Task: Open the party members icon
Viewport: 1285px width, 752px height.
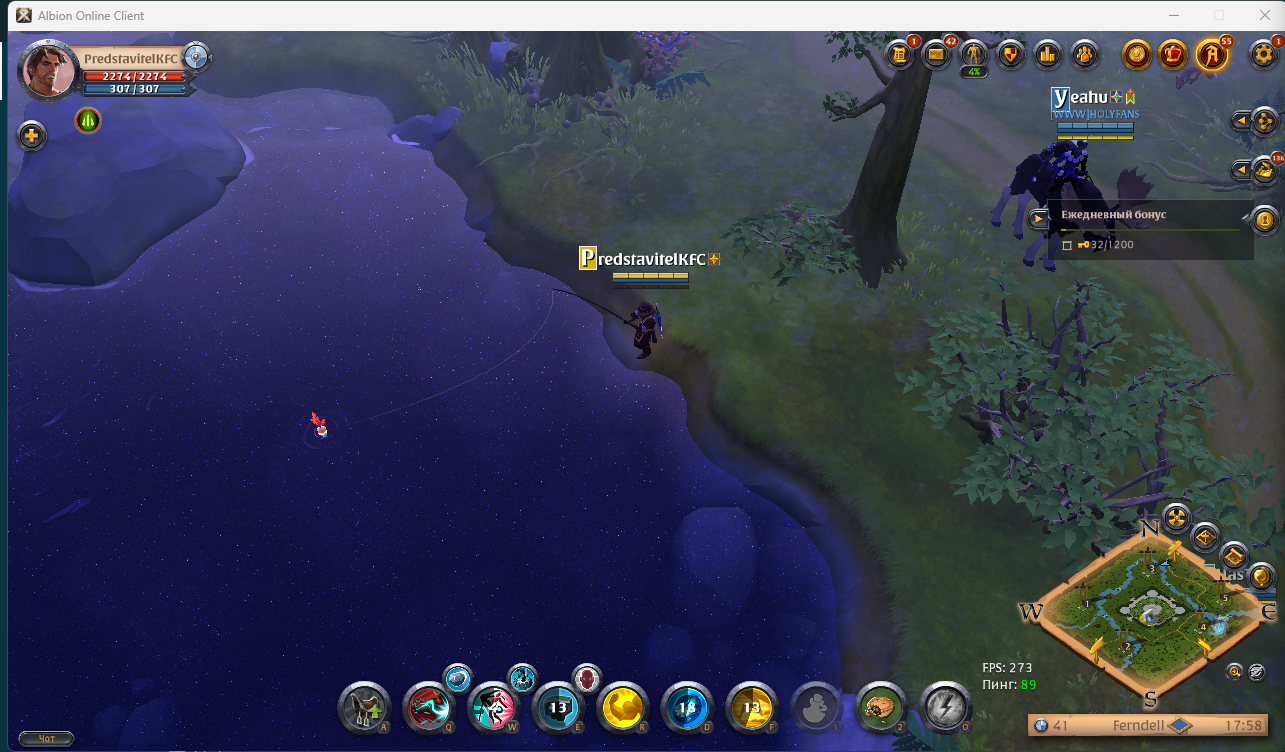Action: point(1084,54)
